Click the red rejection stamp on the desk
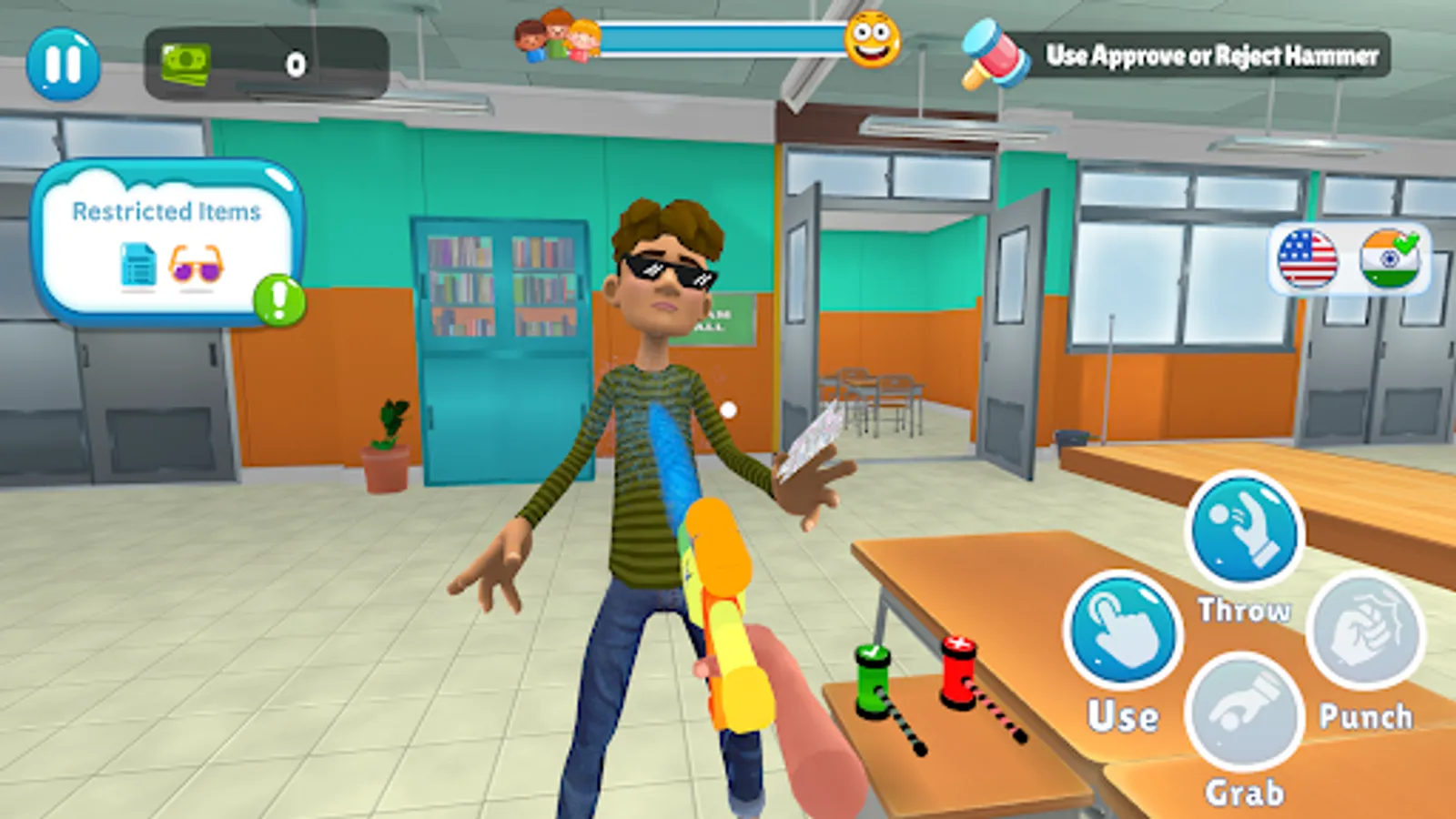 point(960,669)
